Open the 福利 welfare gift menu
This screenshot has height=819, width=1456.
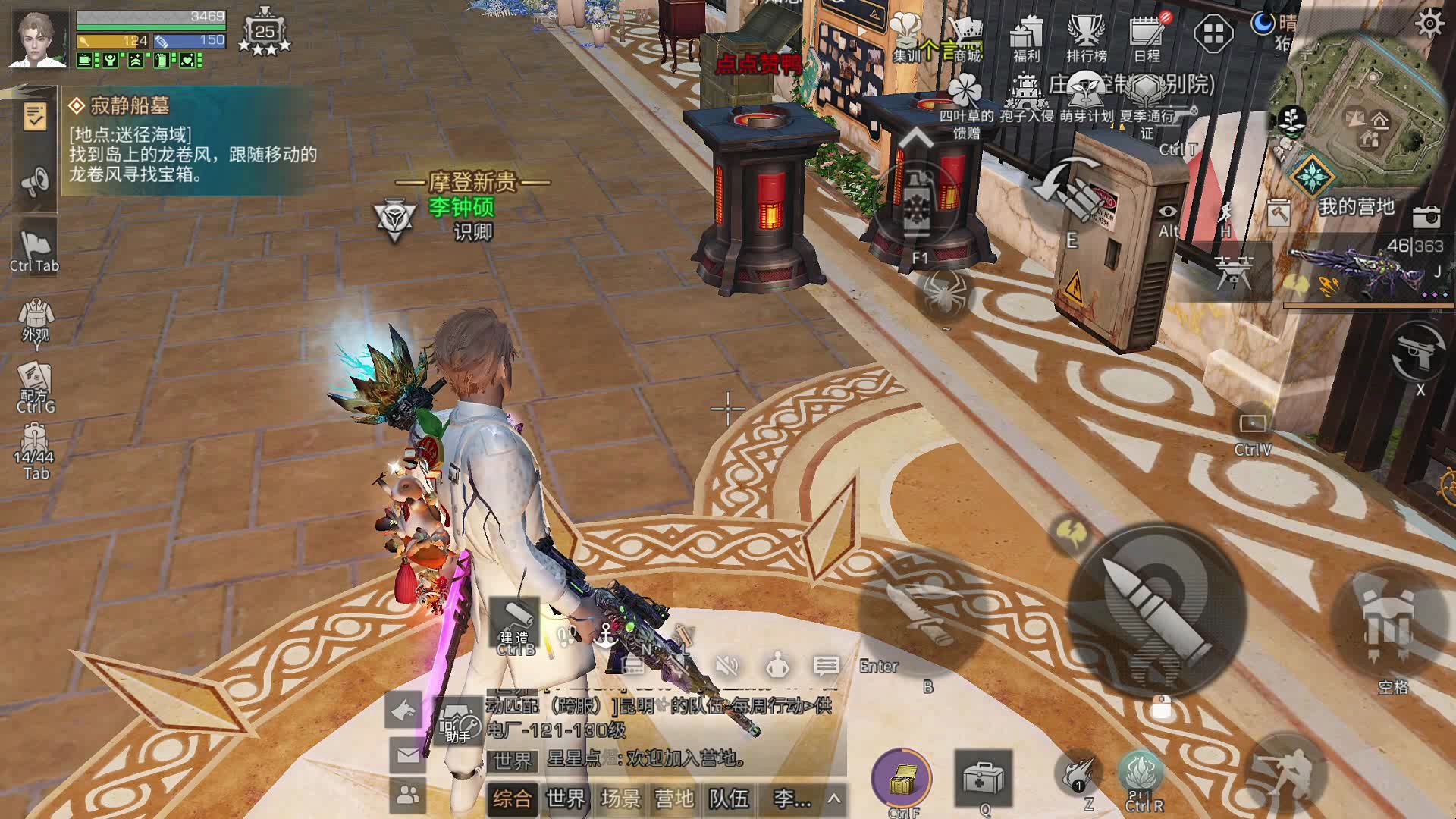[1026, 39]
